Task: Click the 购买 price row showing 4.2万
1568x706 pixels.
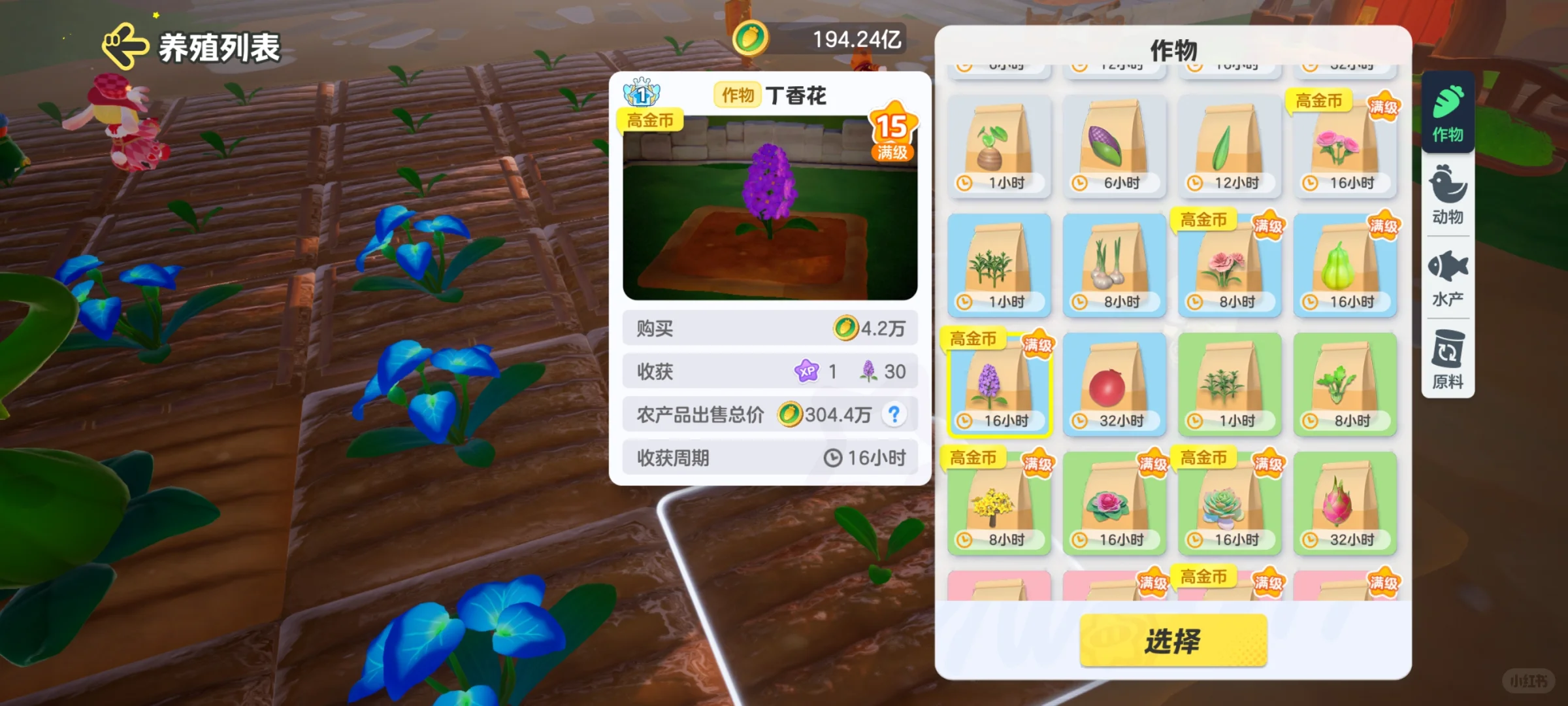Action: [770, 328]
